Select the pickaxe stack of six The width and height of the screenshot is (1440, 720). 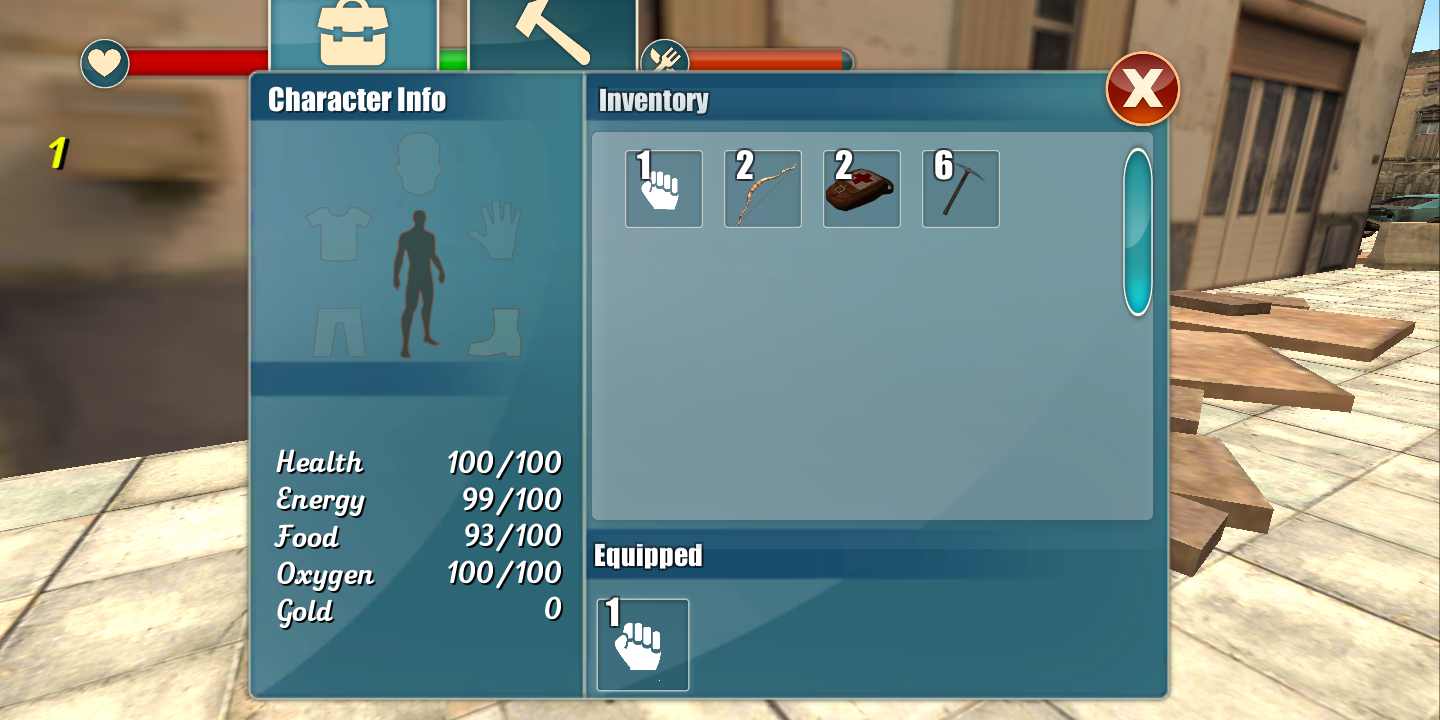coord(960,189)
